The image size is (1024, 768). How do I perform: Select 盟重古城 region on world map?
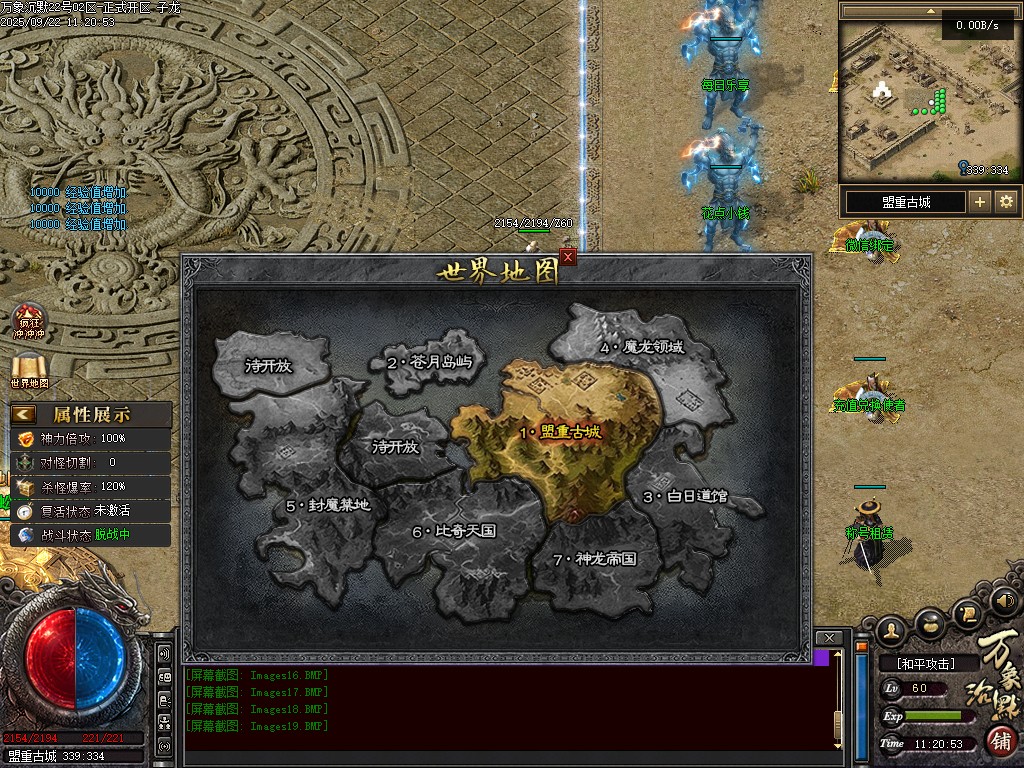[560, 432]
